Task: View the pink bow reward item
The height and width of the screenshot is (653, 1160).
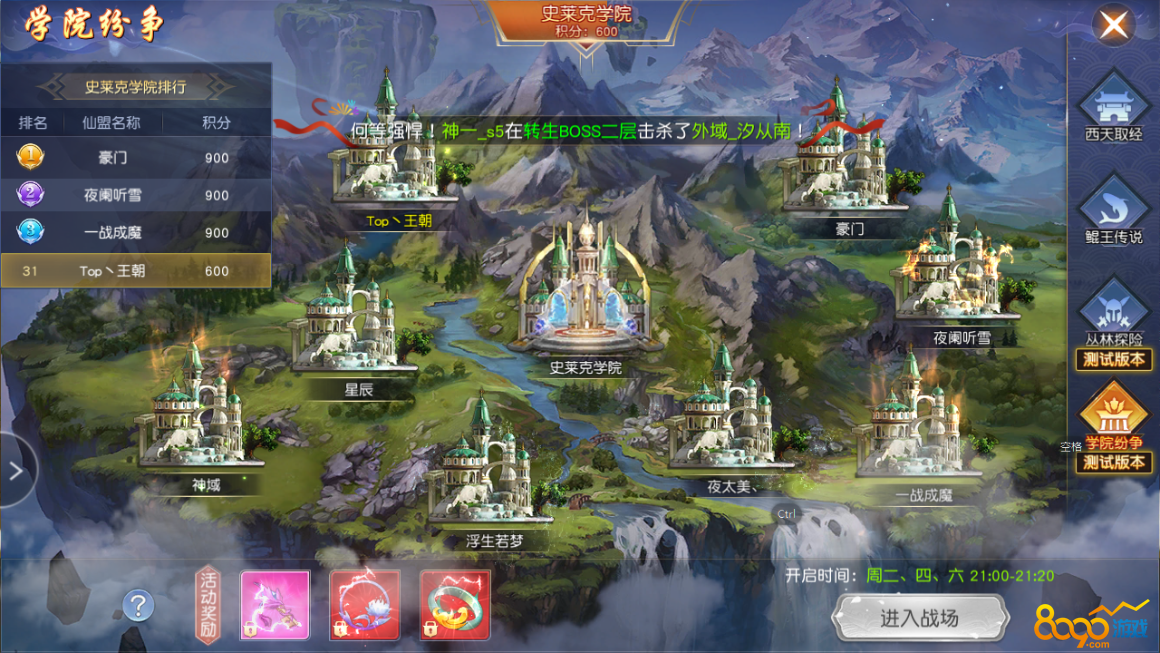Action: [x=275, y=605]
